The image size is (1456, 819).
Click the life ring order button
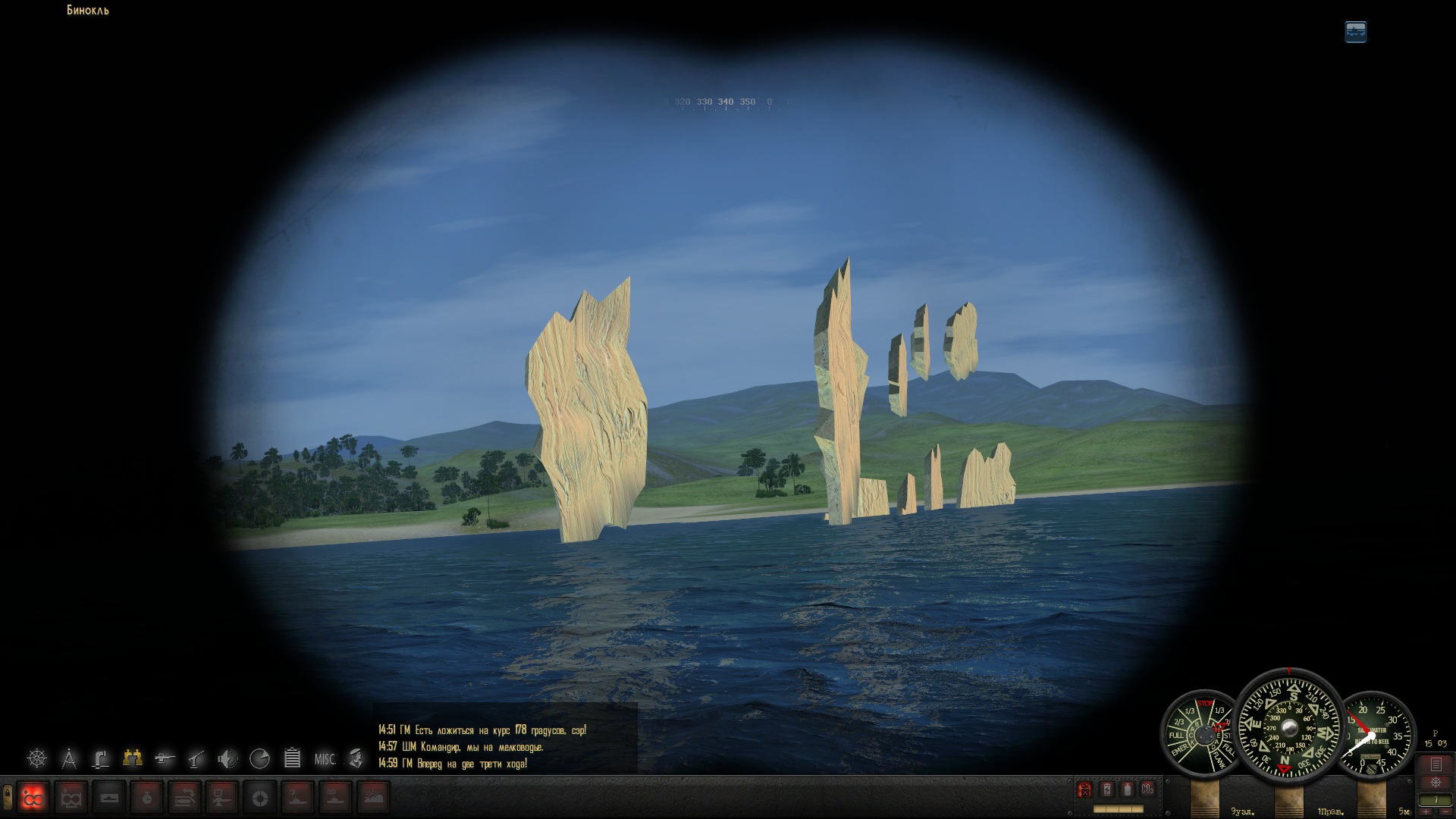[x=260, y=797]
